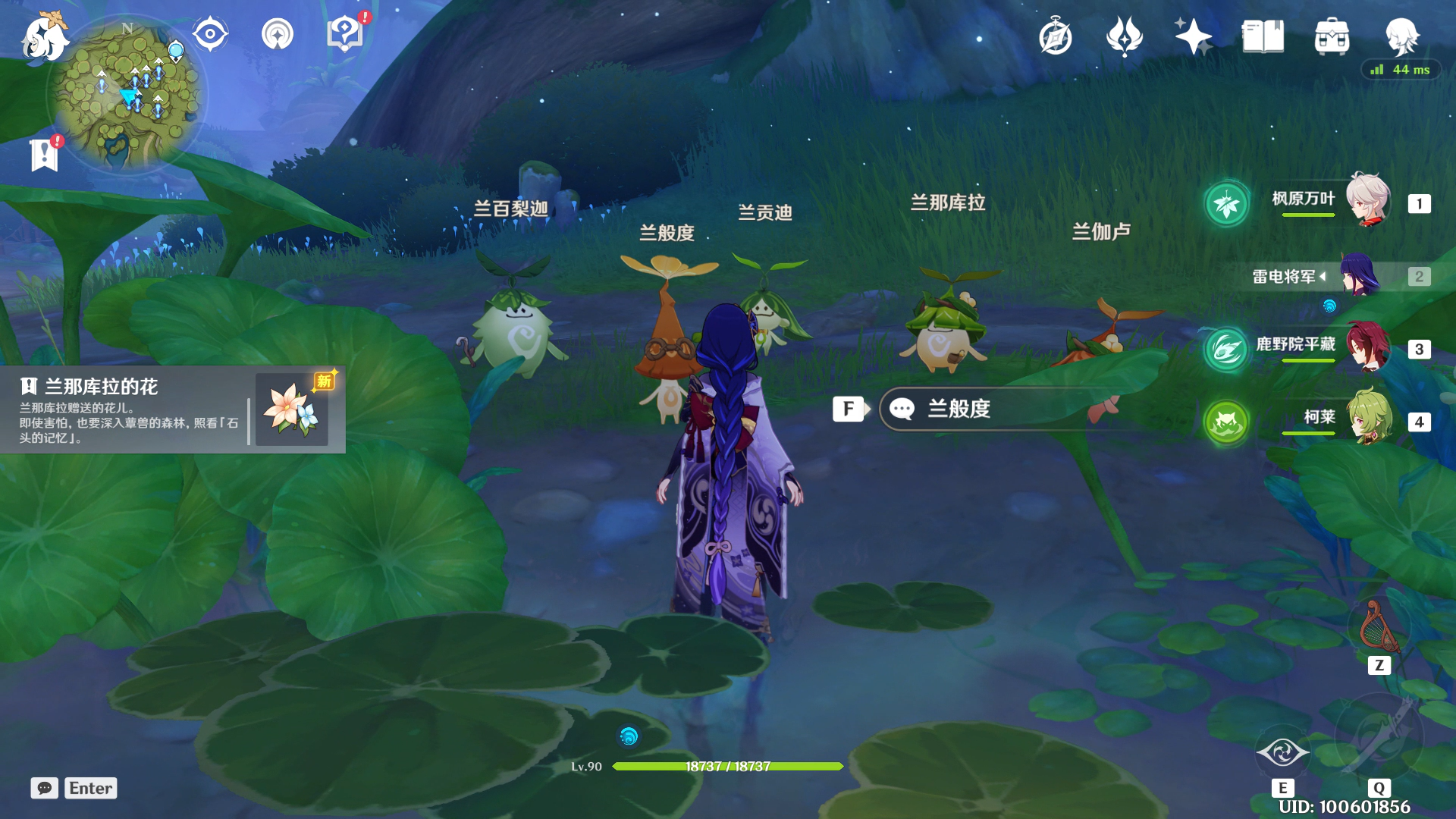Open the Paimon menu icon

(x=44, y=38)
